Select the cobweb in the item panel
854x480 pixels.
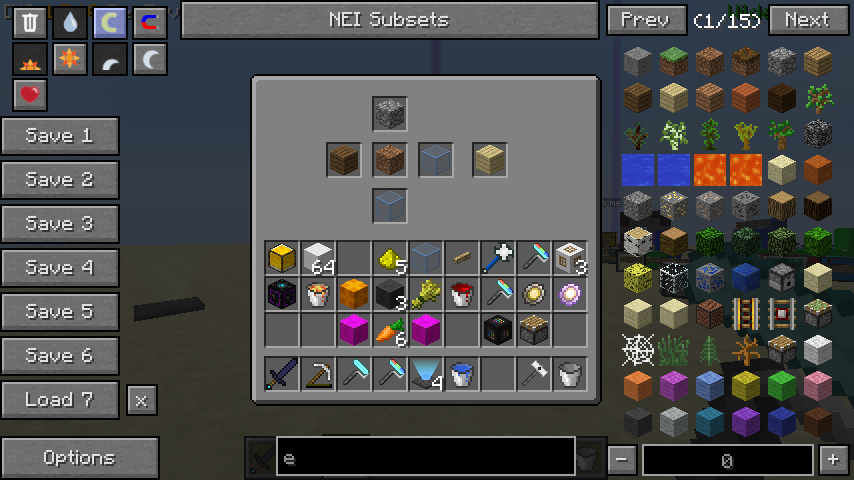(637, 350)
